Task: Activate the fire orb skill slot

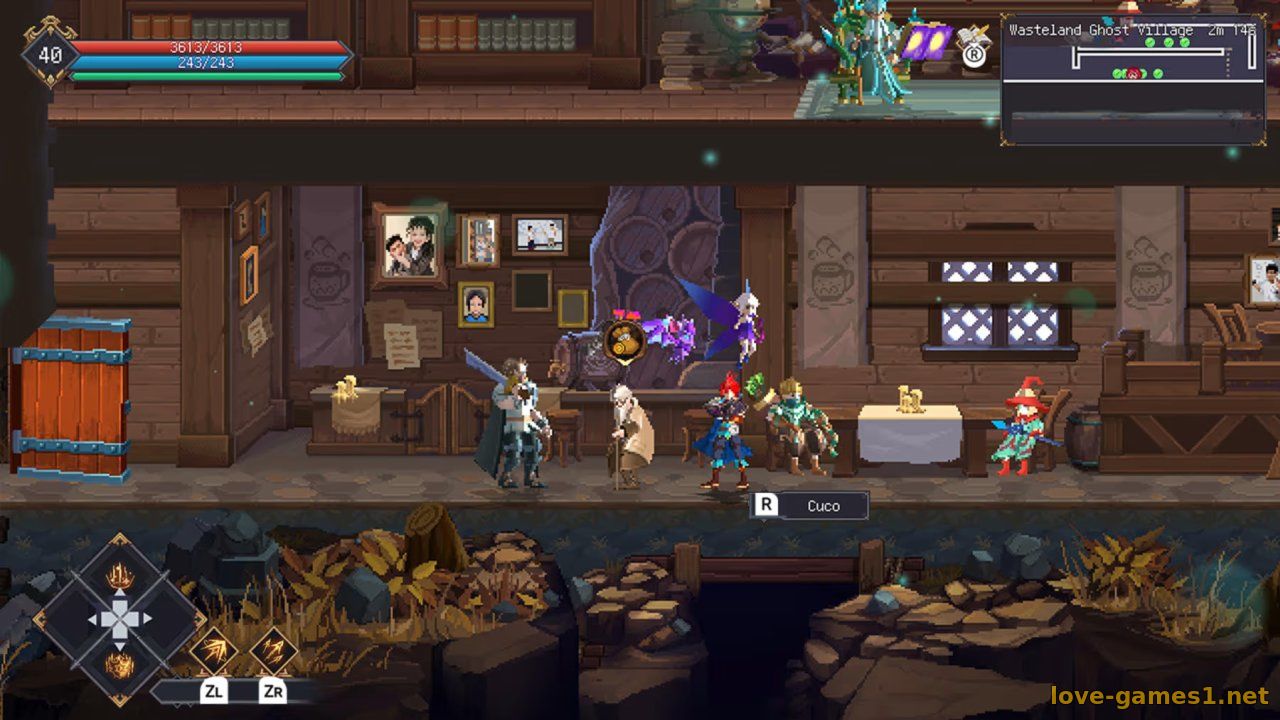Action: point(120,664)
